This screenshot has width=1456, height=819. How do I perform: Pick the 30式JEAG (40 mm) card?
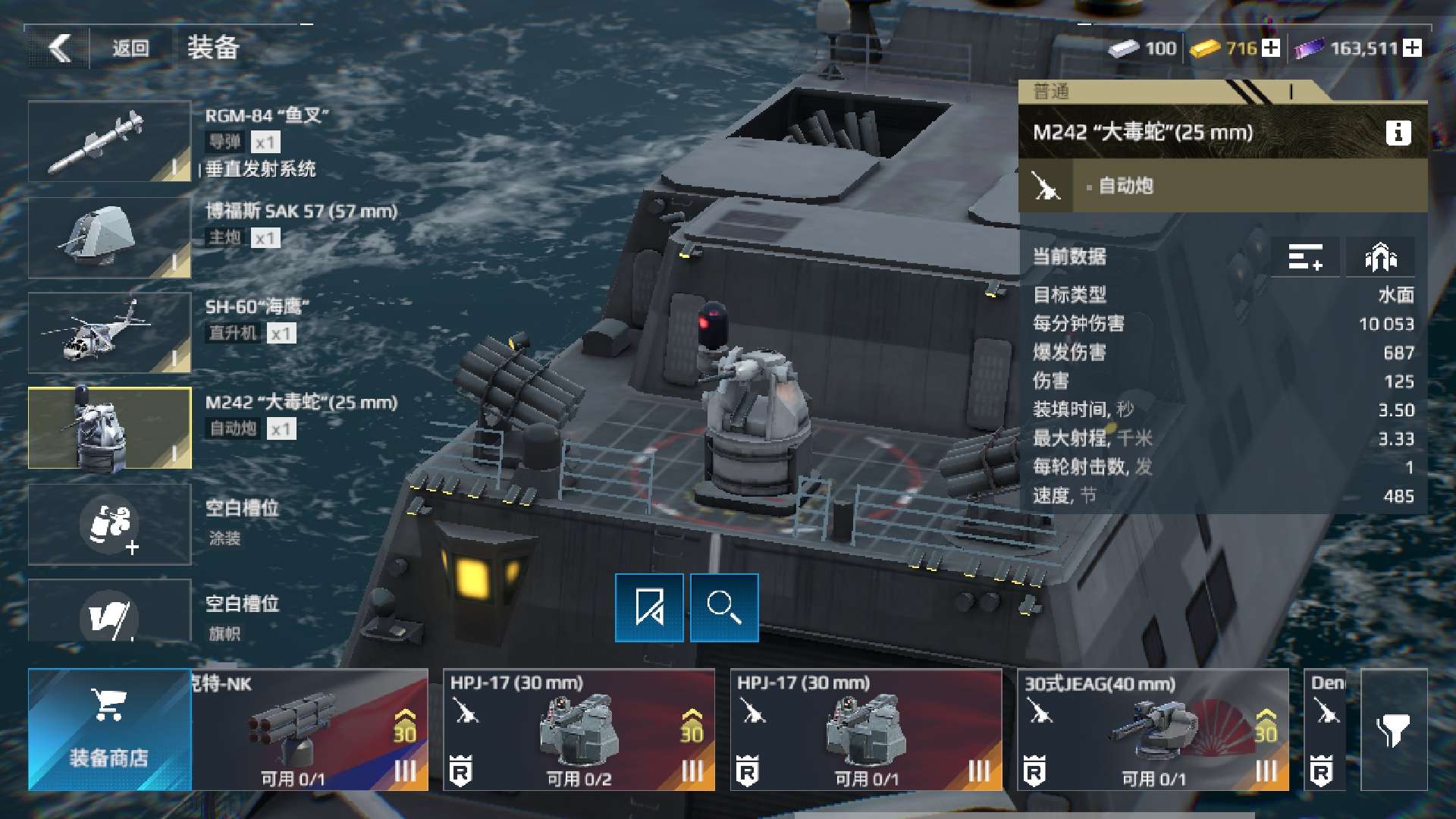[x=1152, y=730]
